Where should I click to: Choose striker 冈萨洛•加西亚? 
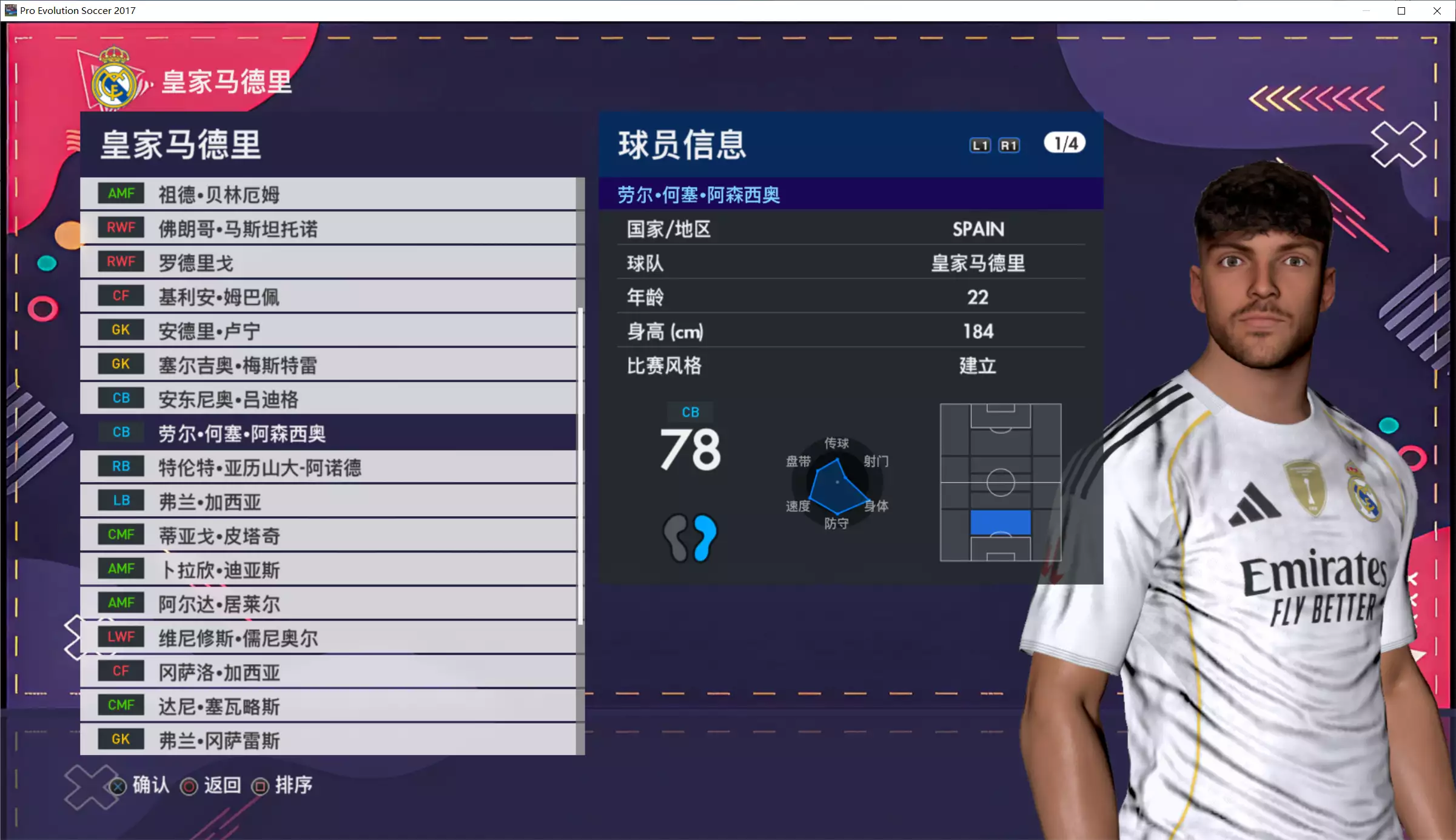coord(327,672)
